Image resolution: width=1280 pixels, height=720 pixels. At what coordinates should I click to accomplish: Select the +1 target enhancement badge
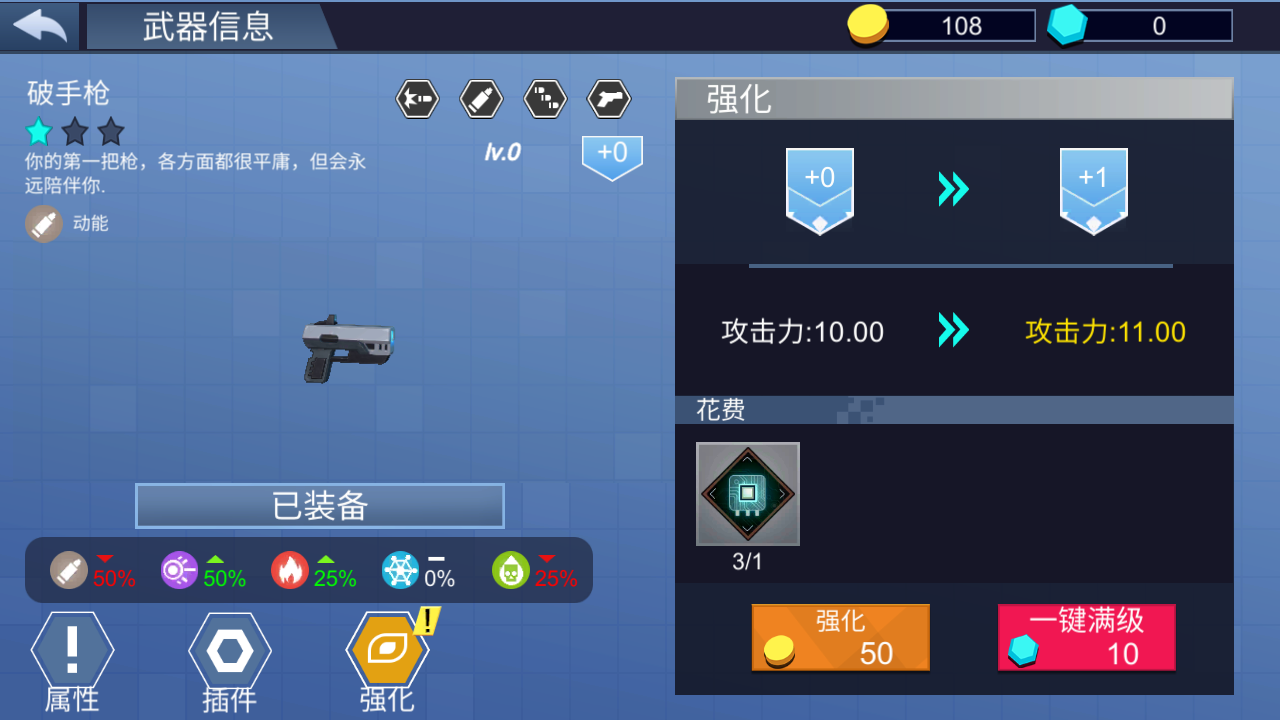(x=1093, y=190)
